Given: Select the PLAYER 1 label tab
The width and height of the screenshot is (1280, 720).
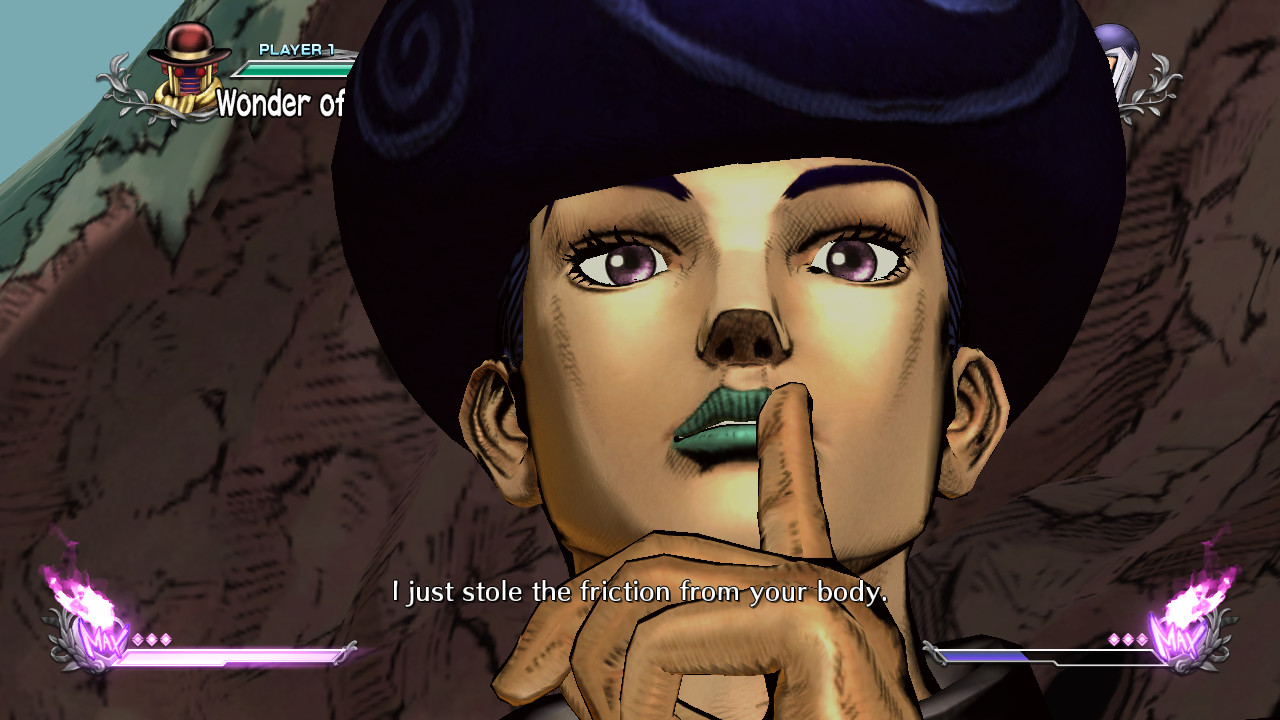Looking at the screenshot, I should (x=296, y=48).
